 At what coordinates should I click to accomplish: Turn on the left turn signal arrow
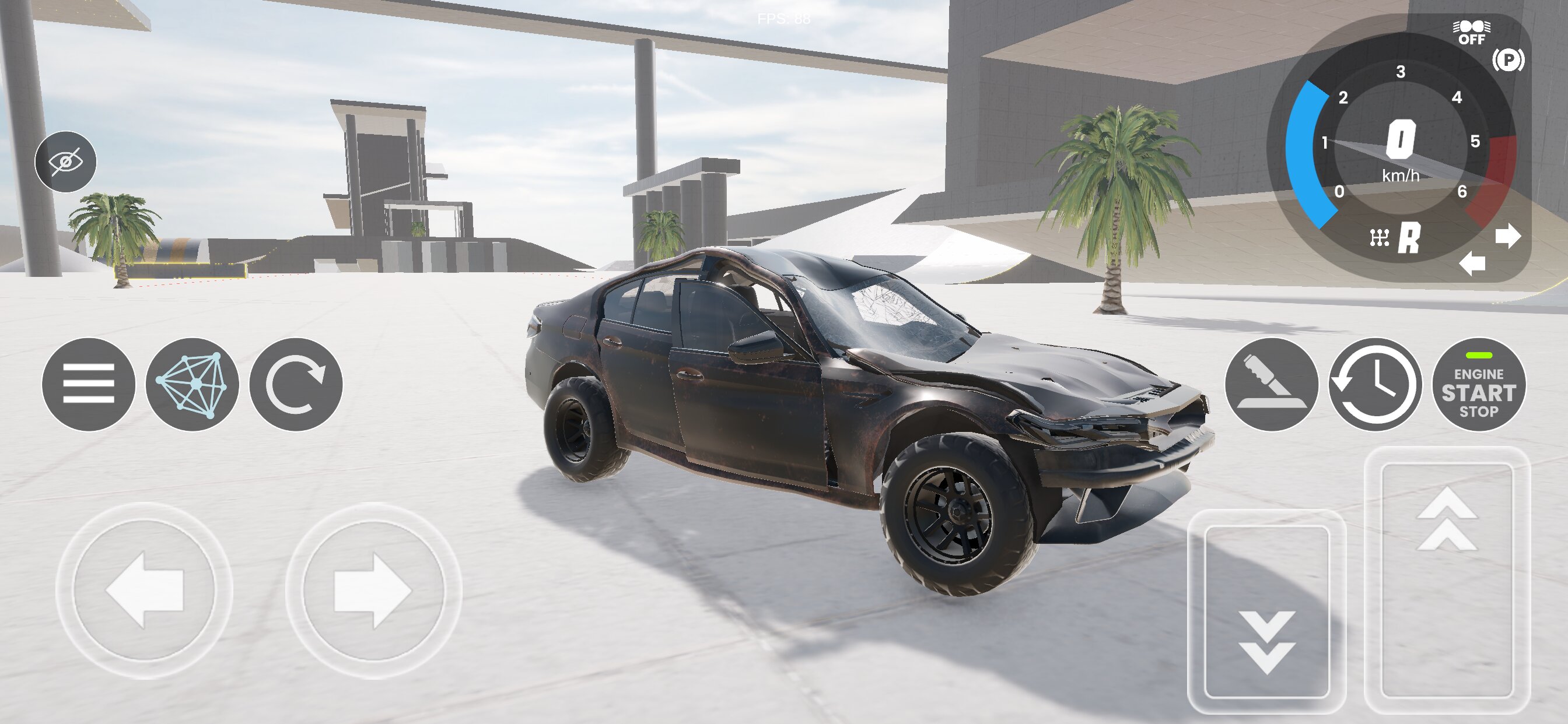tap(1472, 263)
